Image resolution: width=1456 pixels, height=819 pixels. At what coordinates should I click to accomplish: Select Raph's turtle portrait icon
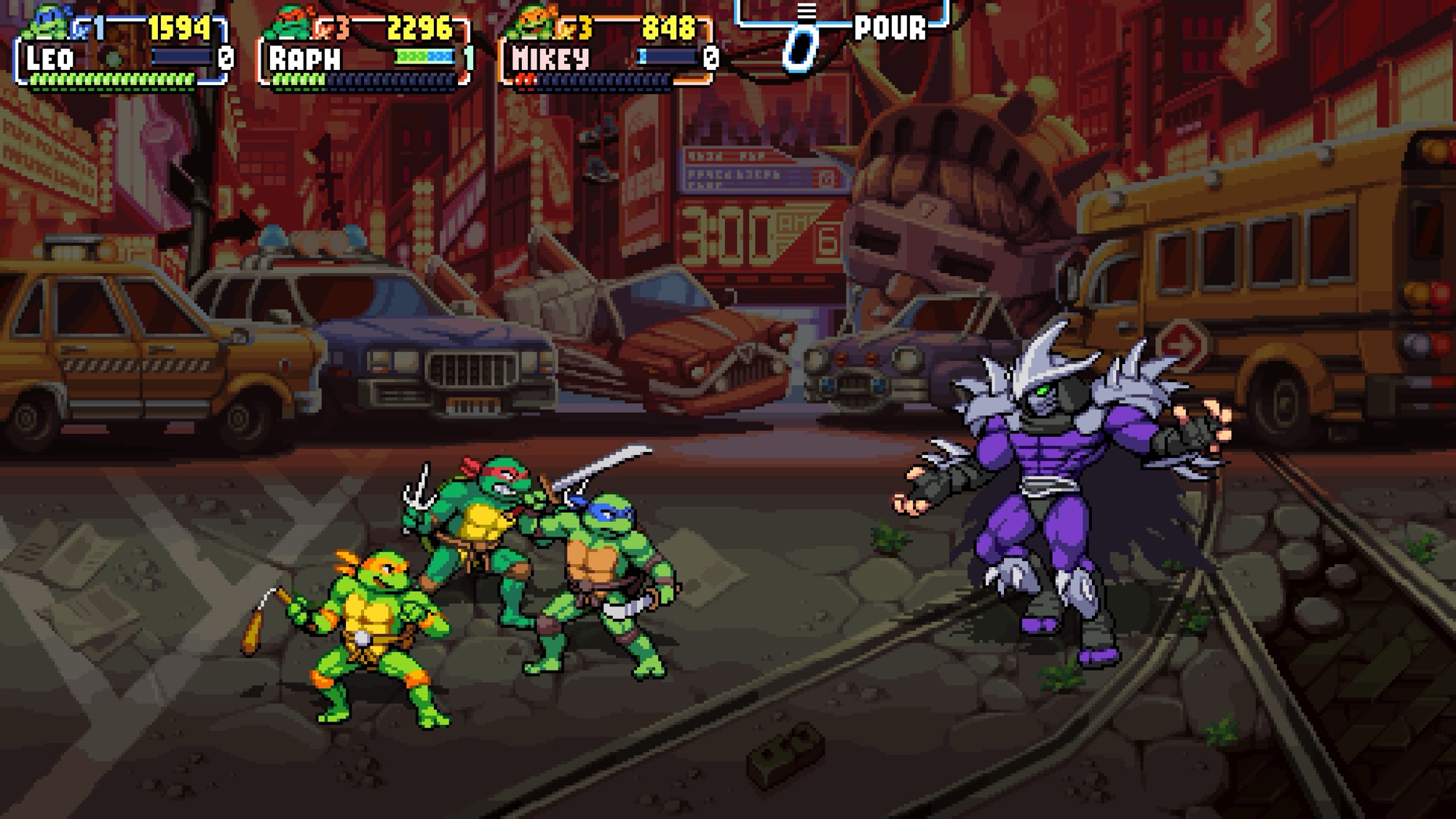pyautogui.click(x=289, y=24)
